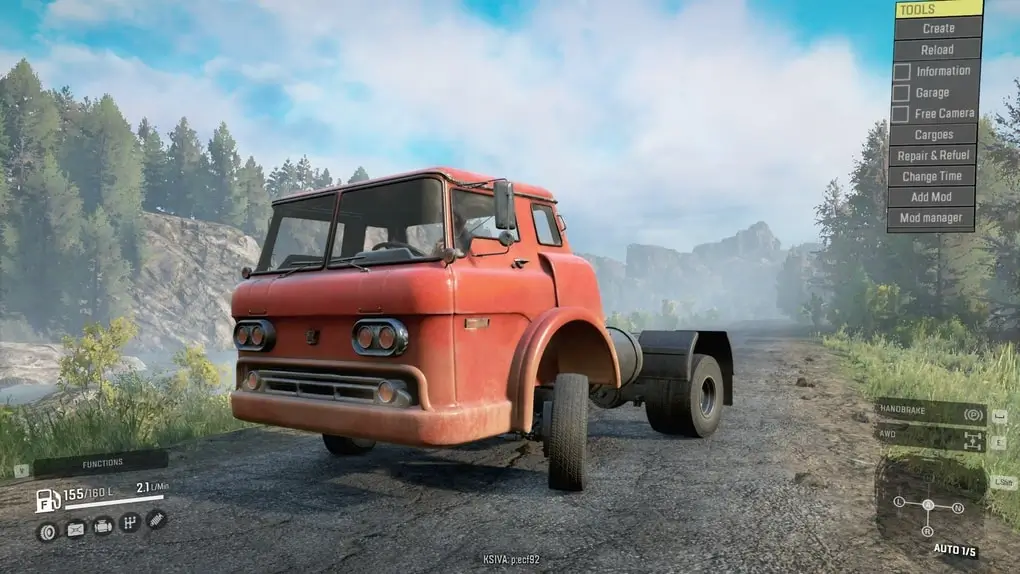Select Reload in the Tools panel
The image size is (1020, 574).
(x=937, y=49)
